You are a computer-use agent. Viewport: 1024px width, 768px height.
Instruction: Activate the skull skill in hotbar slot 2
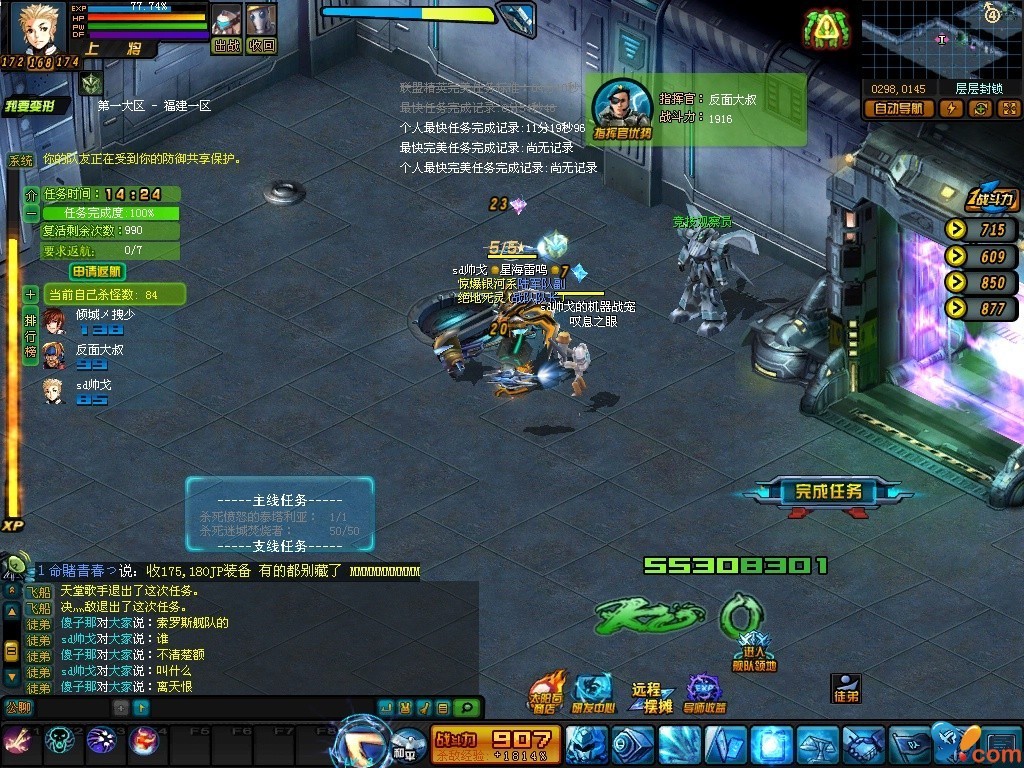61,740
